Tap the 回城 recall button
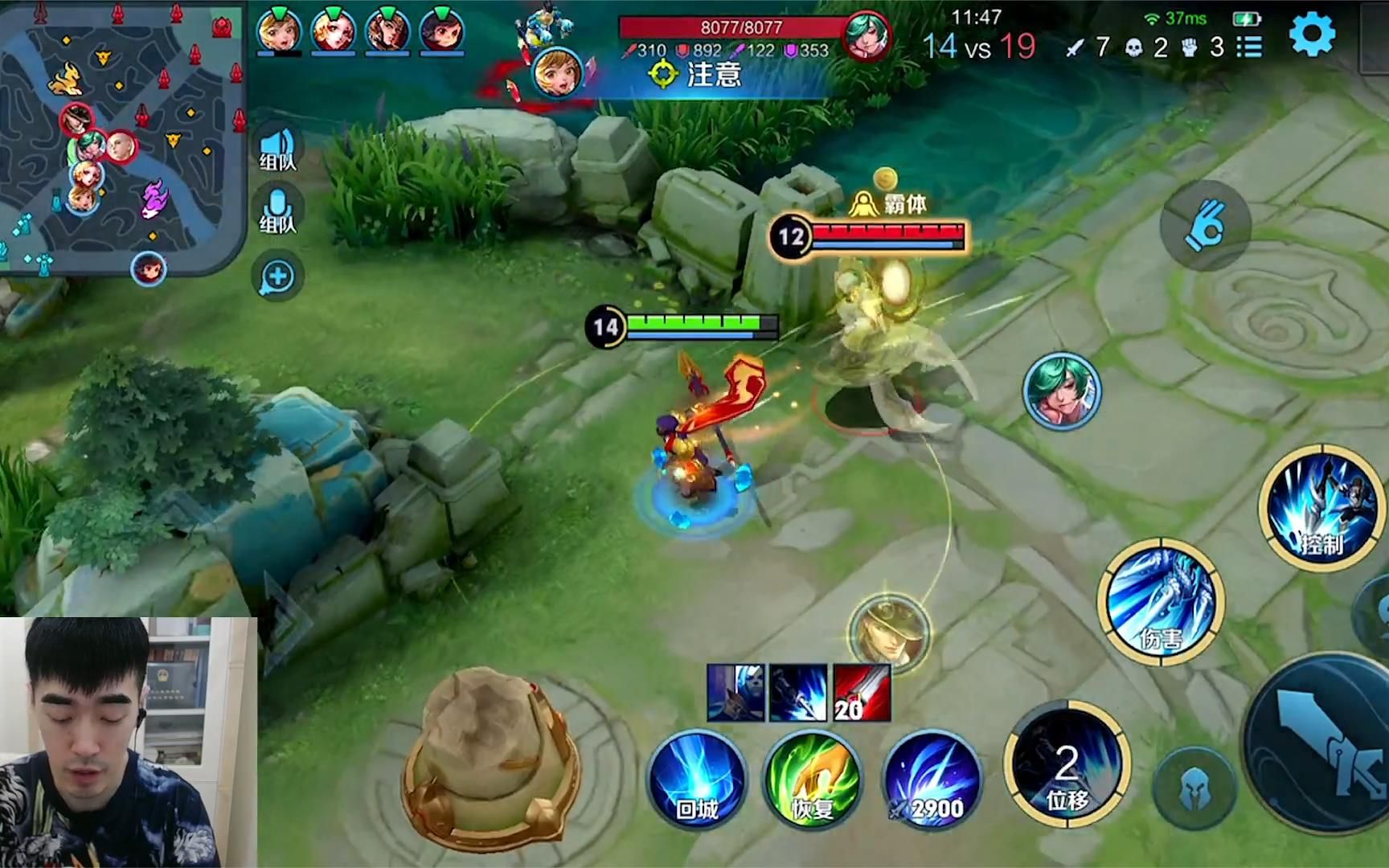 click(x=696, y=780)
